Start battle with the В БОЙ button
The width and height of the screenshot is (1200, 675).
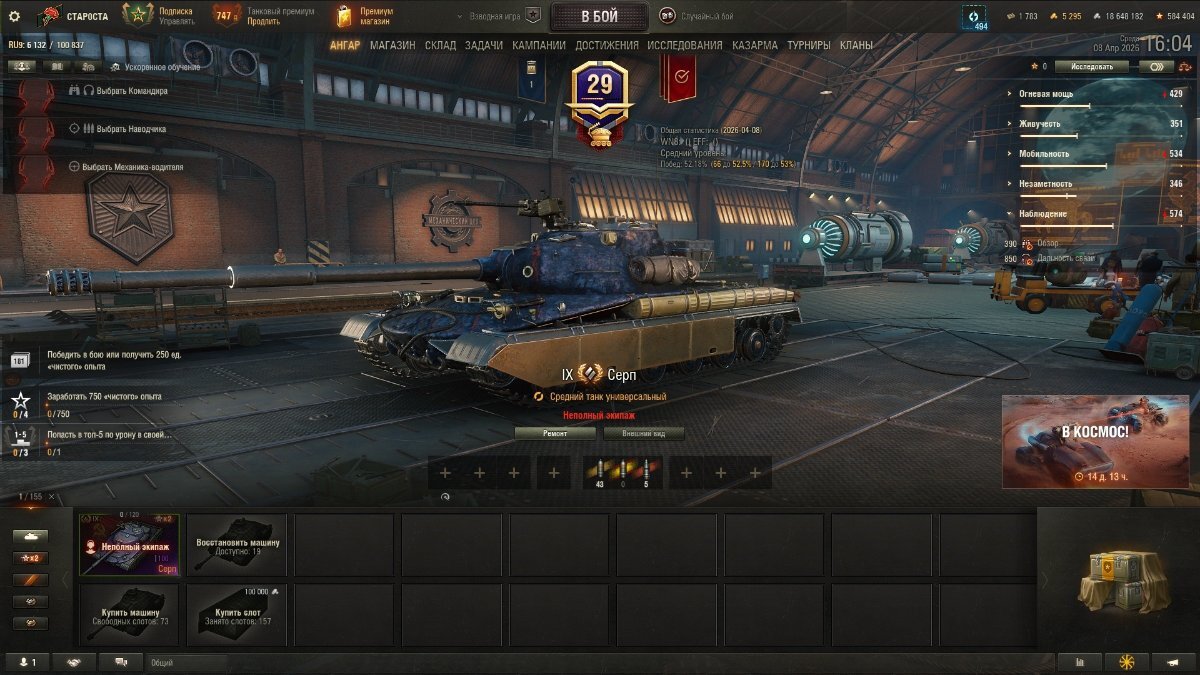(599, 16)
